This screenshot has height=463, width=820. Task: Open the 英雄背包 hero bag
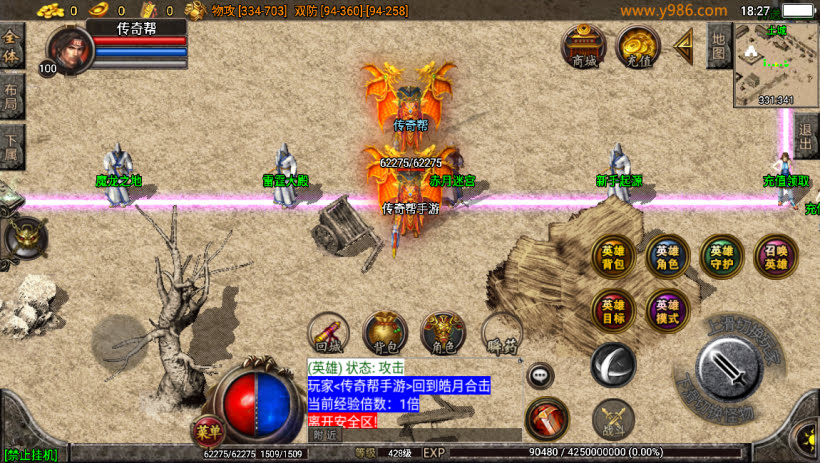click(612, 257)
